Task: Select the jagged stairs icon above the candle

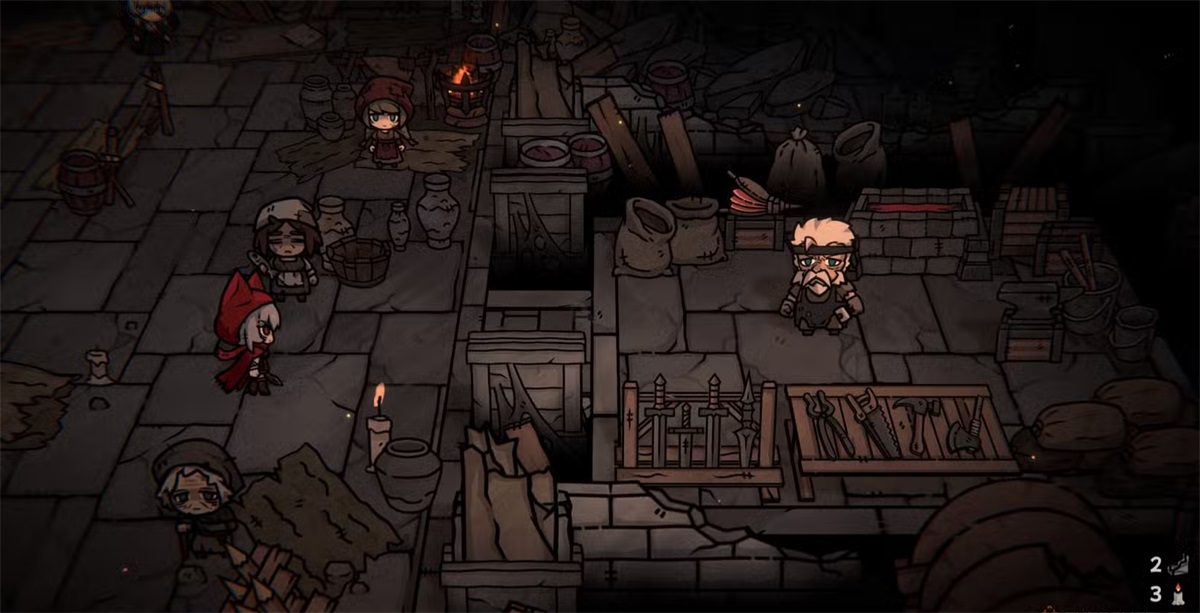Action: coord(1178,566)
